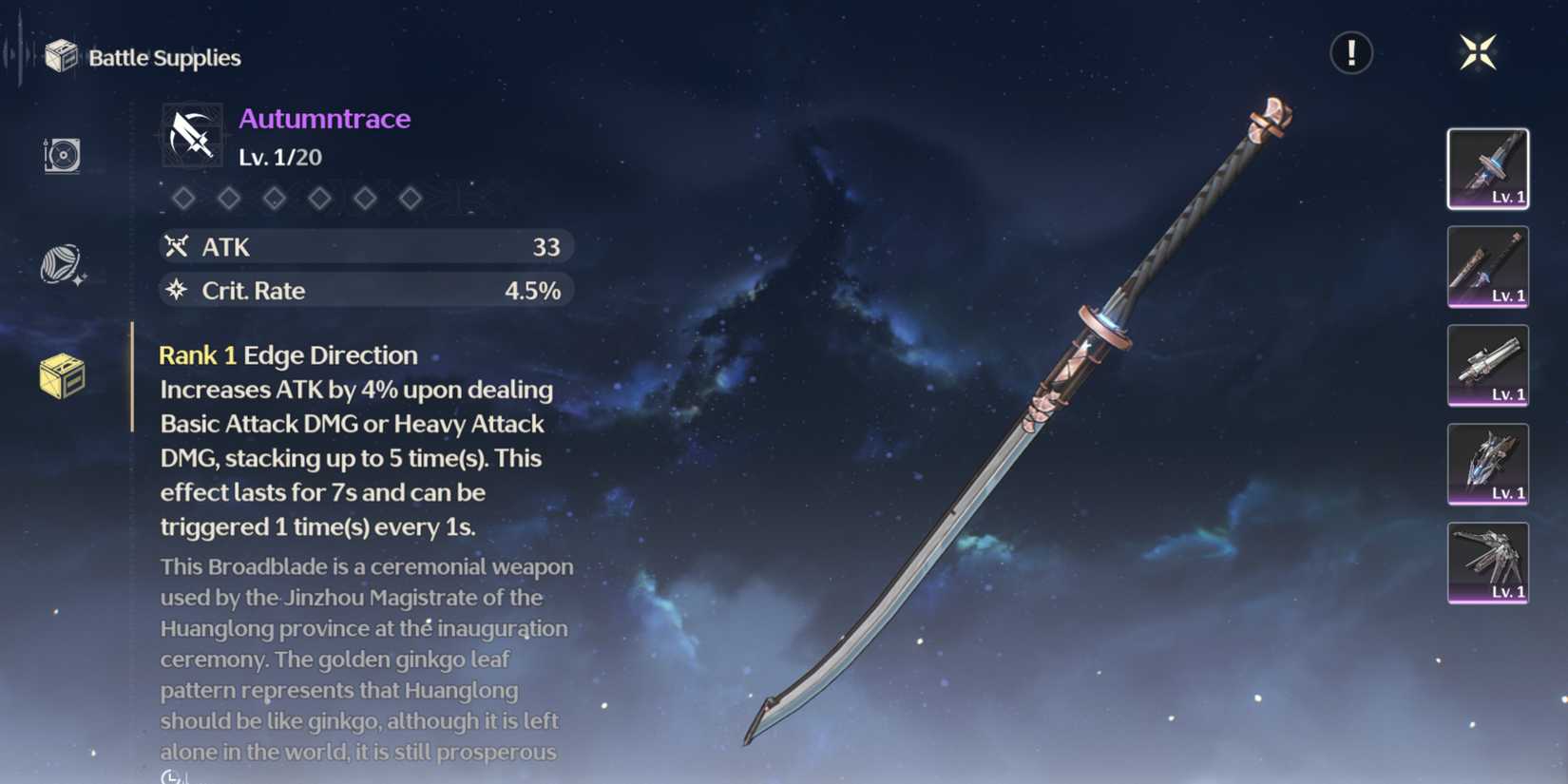Open the Lv. 1/20 level details
The height and width of the screenshot is (784, 1568).
coord(278,157)
